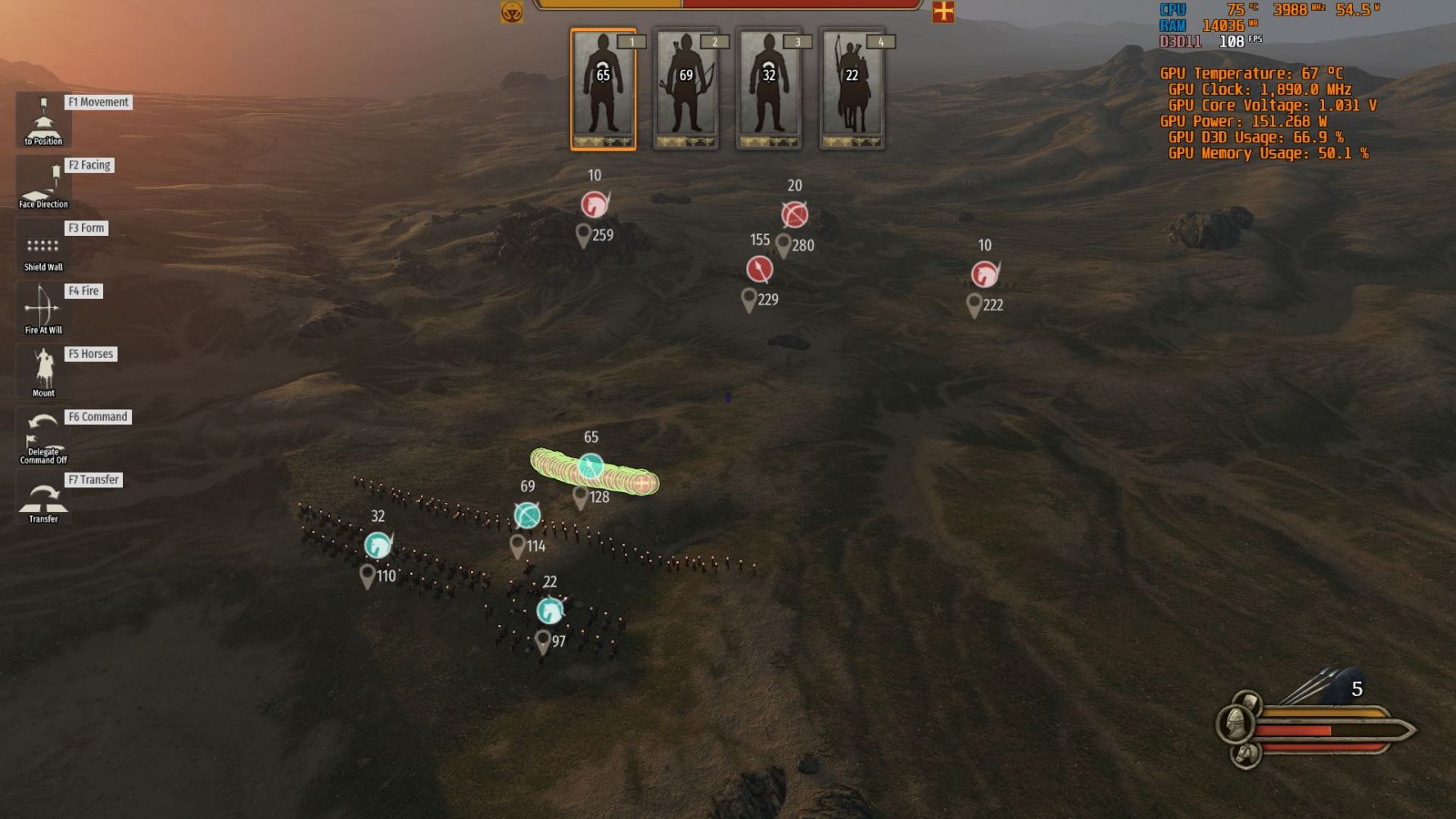Image resolution: width=1456 pixels, height=819 pixels.
Task: Select the allied 69-troop archer formation marker
Action: click(527, 515)
